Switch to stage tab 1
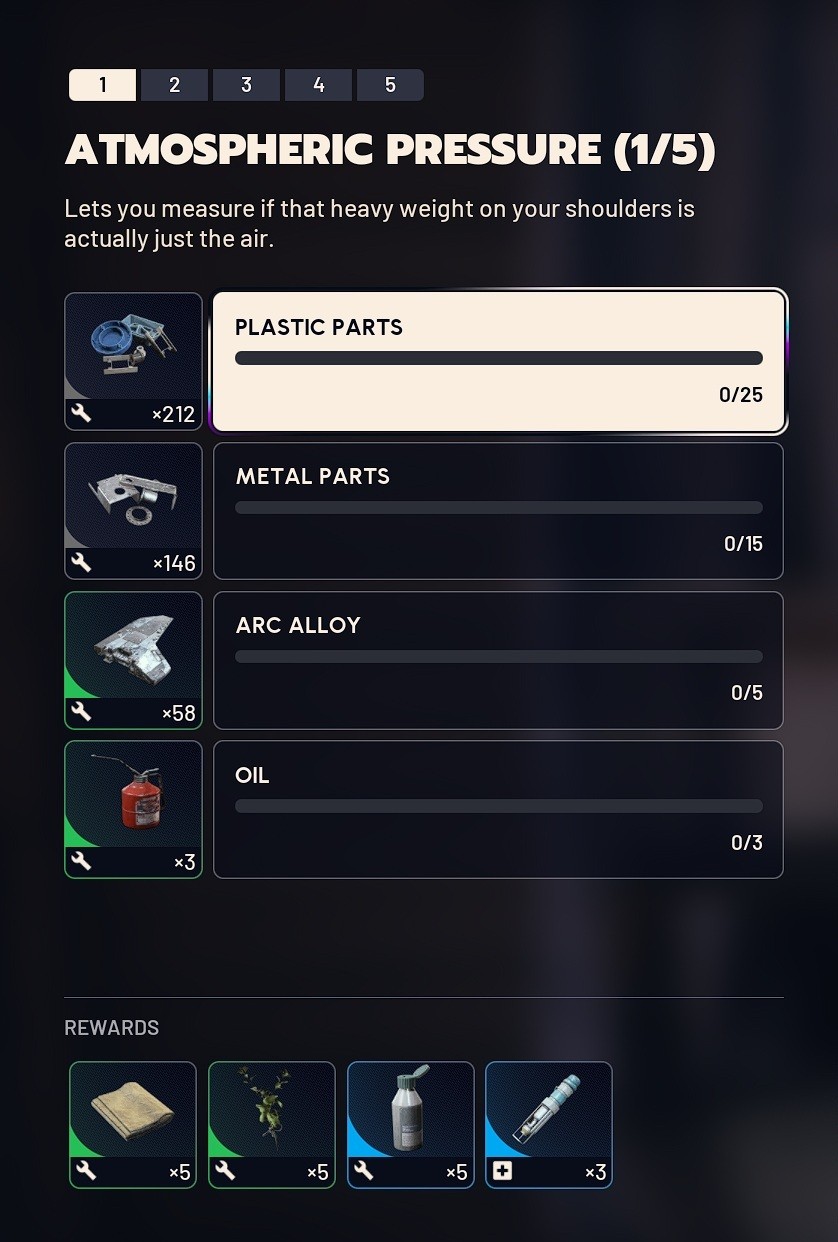838x1242 pixels. point(102,85)
